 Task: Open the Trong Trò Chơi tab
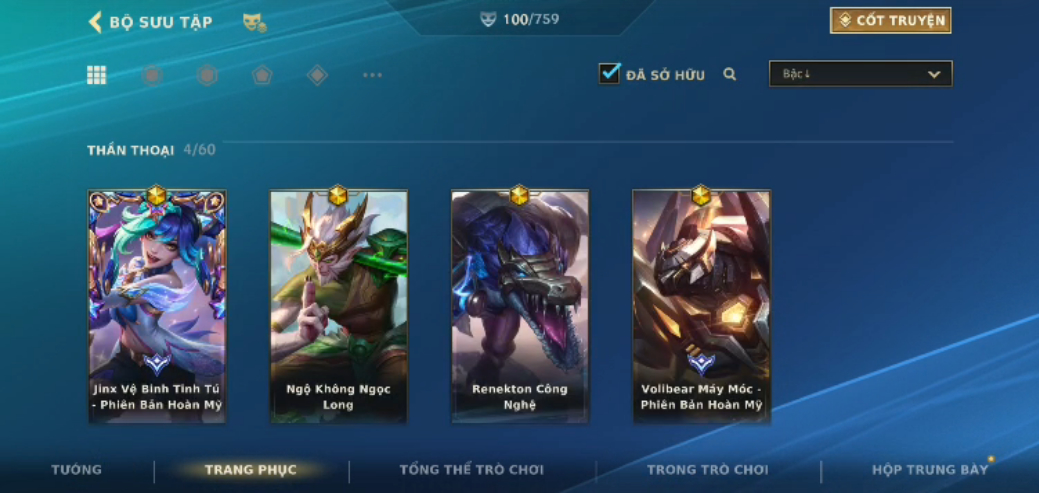pyautogui.click(x=707, y=470)
